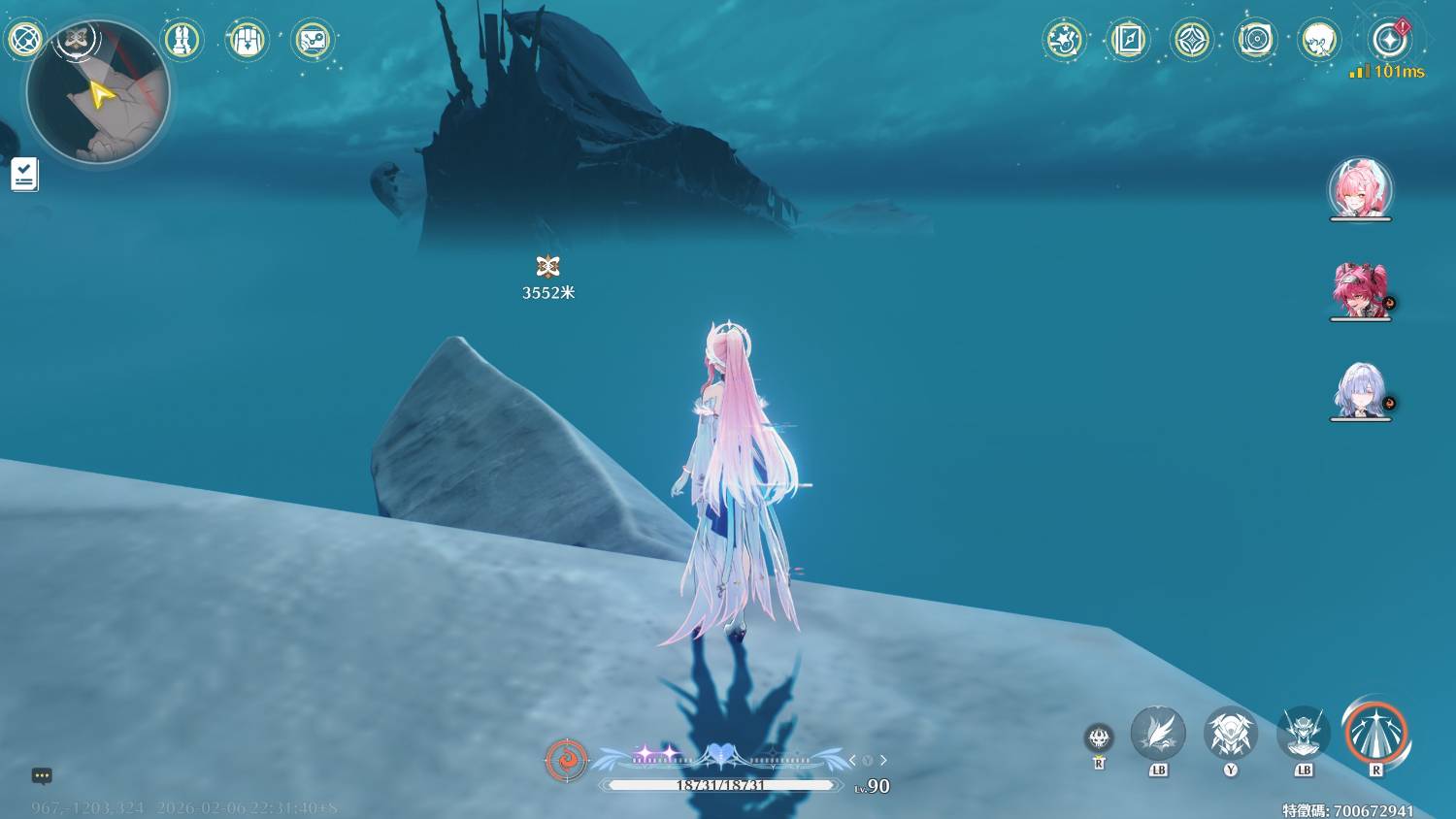Viewport: 1456px width, 819px height.
Task: Open the star menu with red alert
Action: [1389, 40]
